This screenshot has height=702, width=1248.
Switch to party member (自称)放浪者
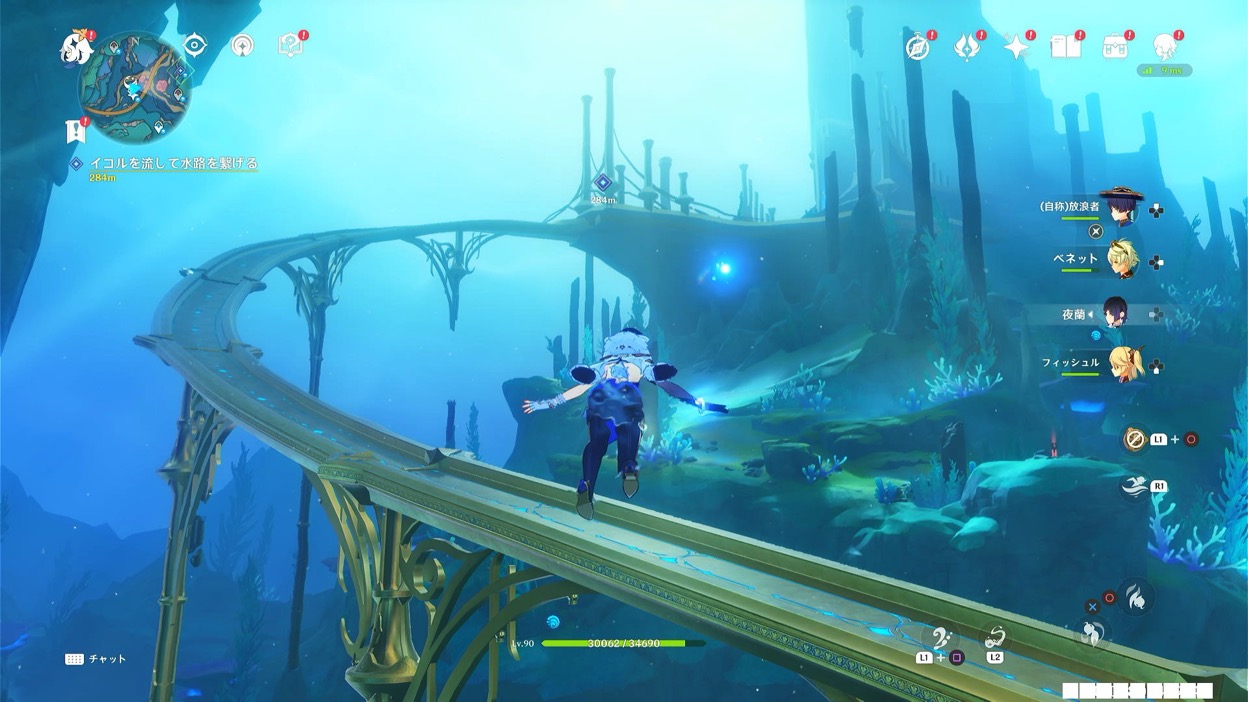(x=1120, y=207)
